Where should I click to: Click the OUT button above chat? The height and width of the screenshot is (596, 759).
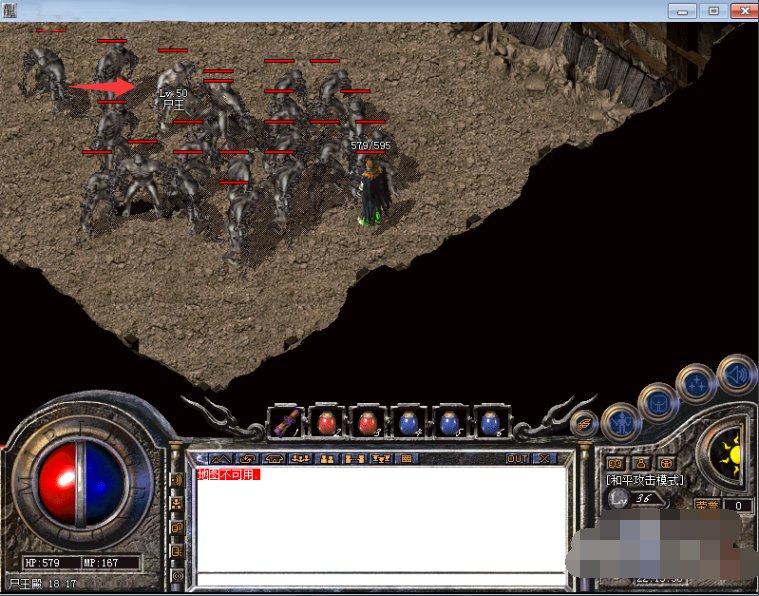(517, 458)
